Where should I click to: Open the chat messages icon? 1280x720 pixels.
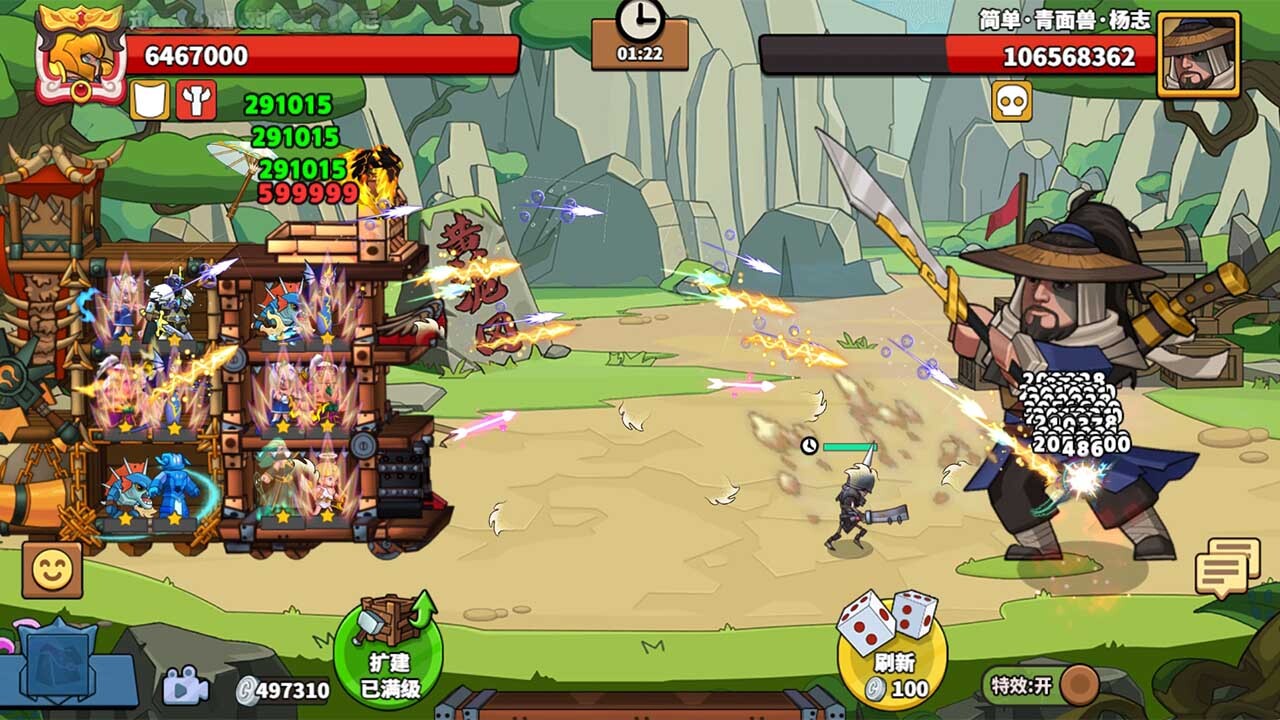1226,568
